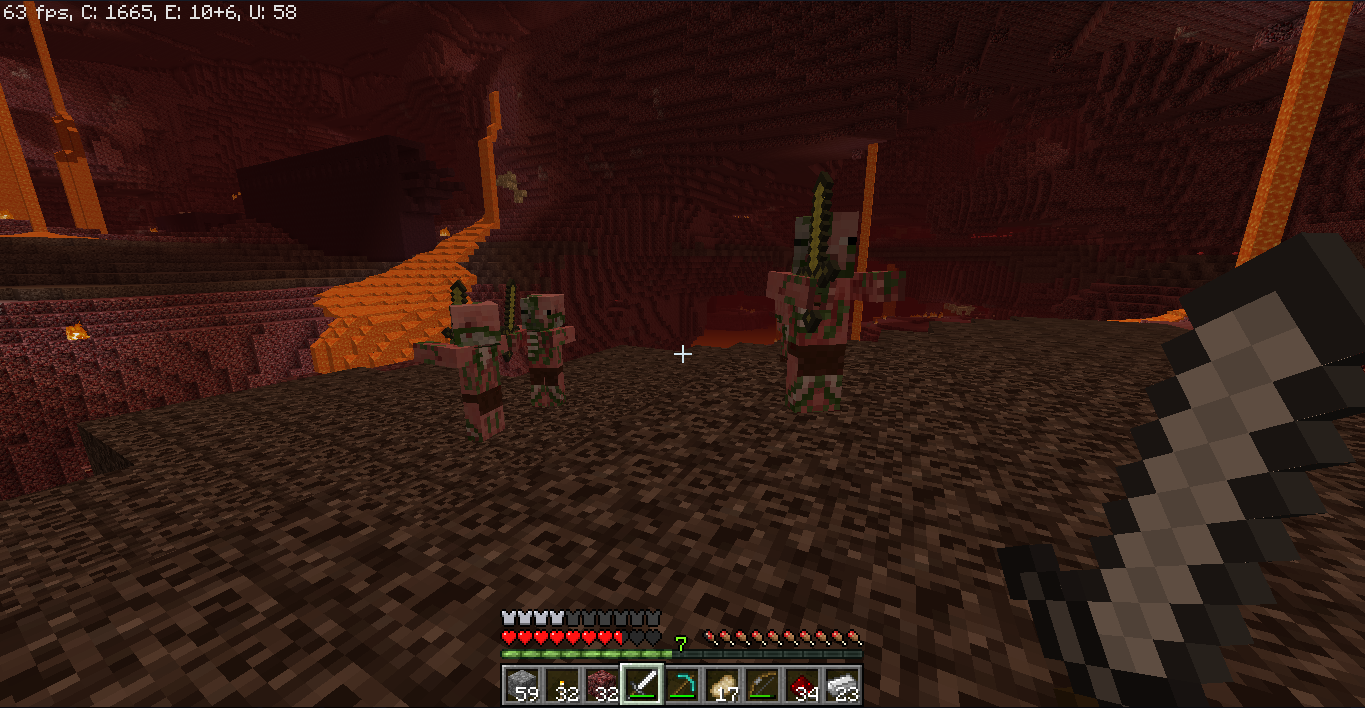
Task: Select the cobblestone stack in the hotbar
Action: tap(522, 686)
